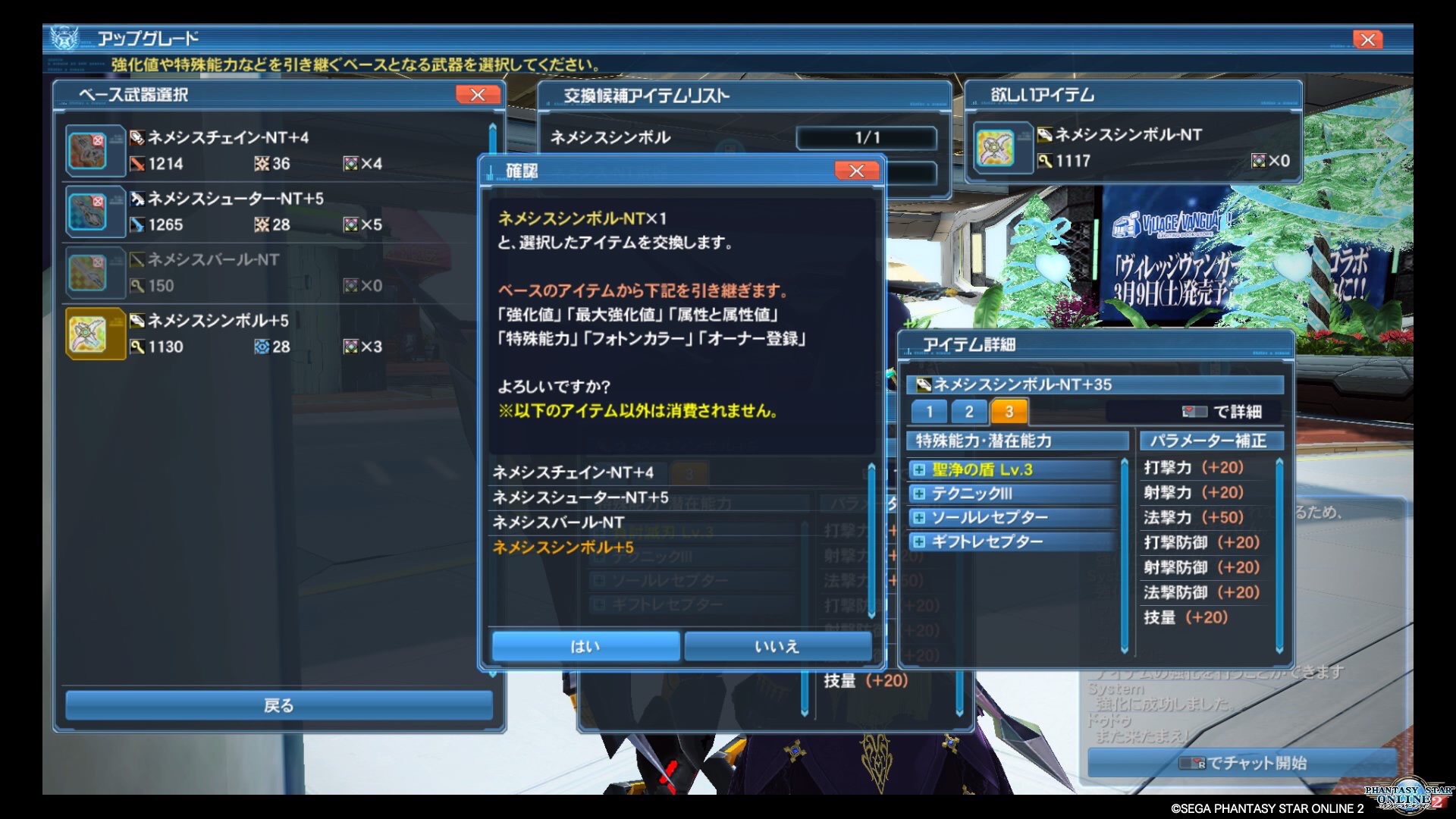Click the ネメシスチェイン-NT+4 weapon icon
The image size is (1456, 819).
[95, 150]
